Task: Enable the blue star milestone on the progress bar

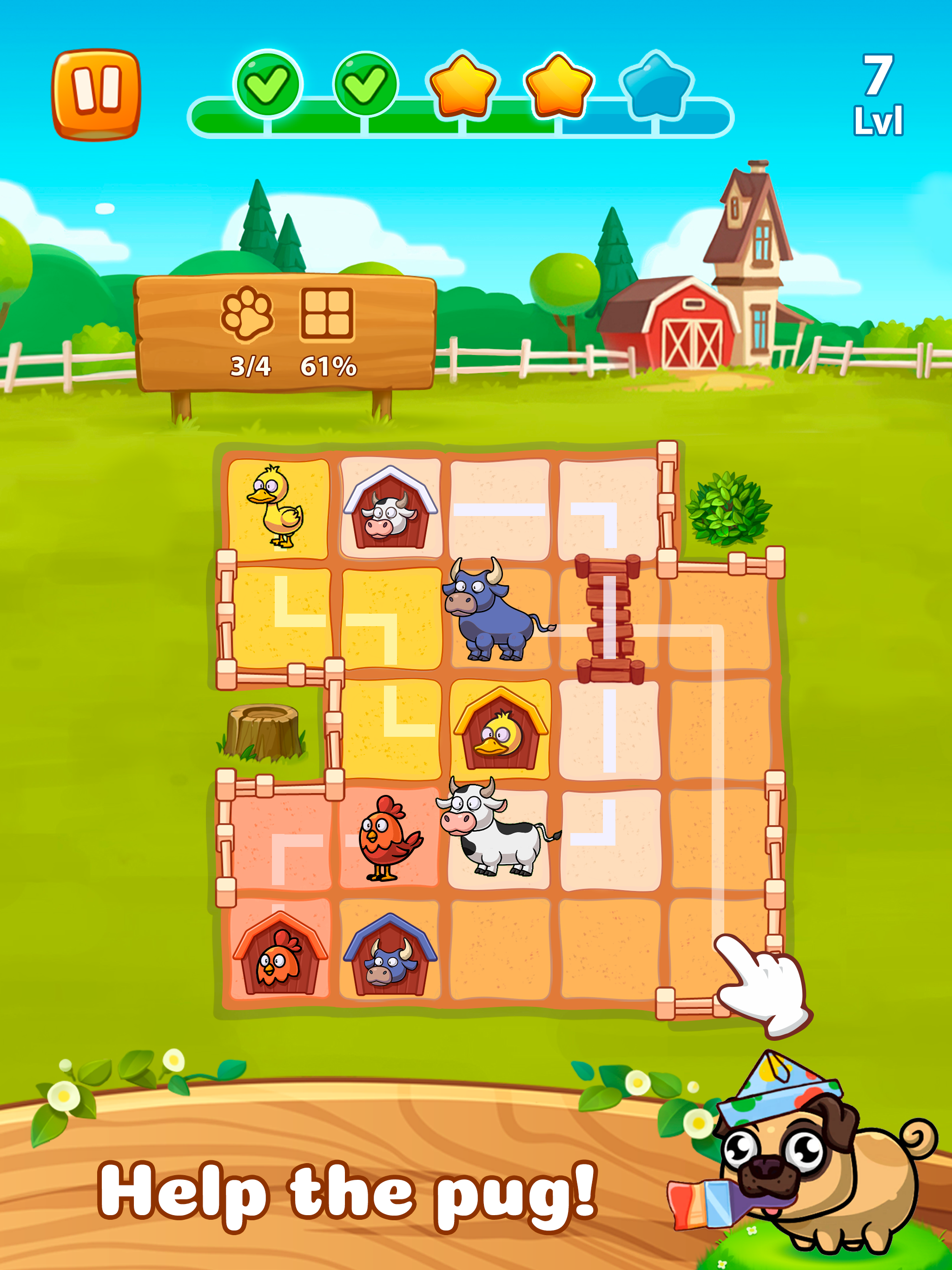Action: (654, 86)
